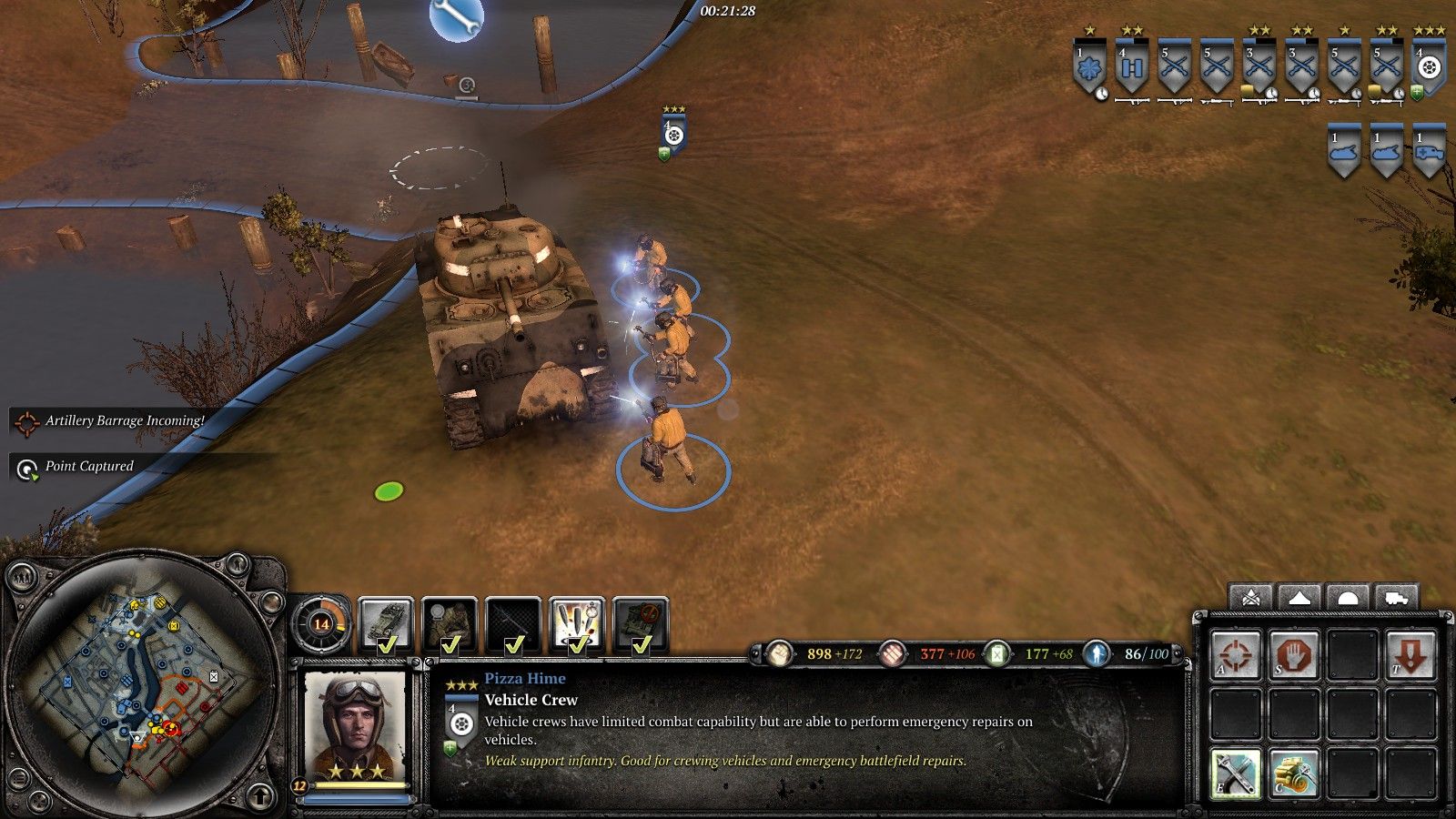Order the Retreat red down-arrow command
Viewport: 1456px width, 819px height.
[1410, 654]
